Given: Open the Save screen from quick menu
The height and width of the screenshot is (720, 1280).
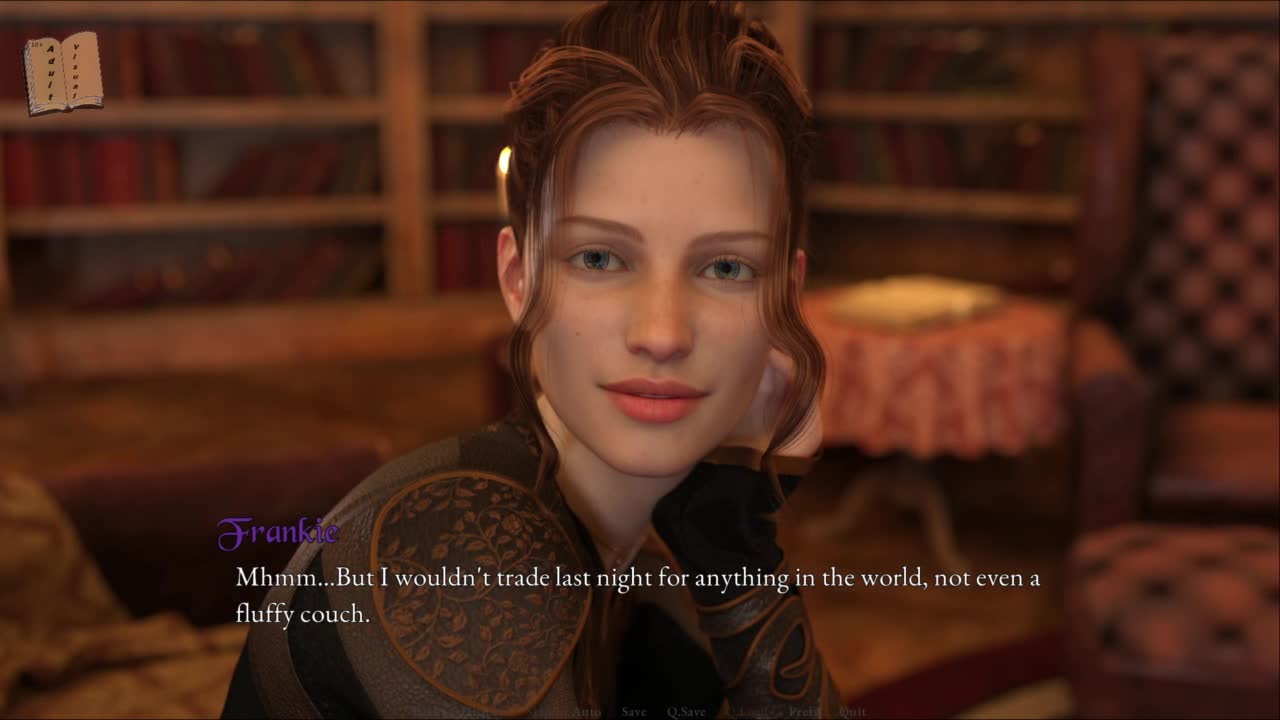Looking at the screenshot, I should [x=634, y=712].
